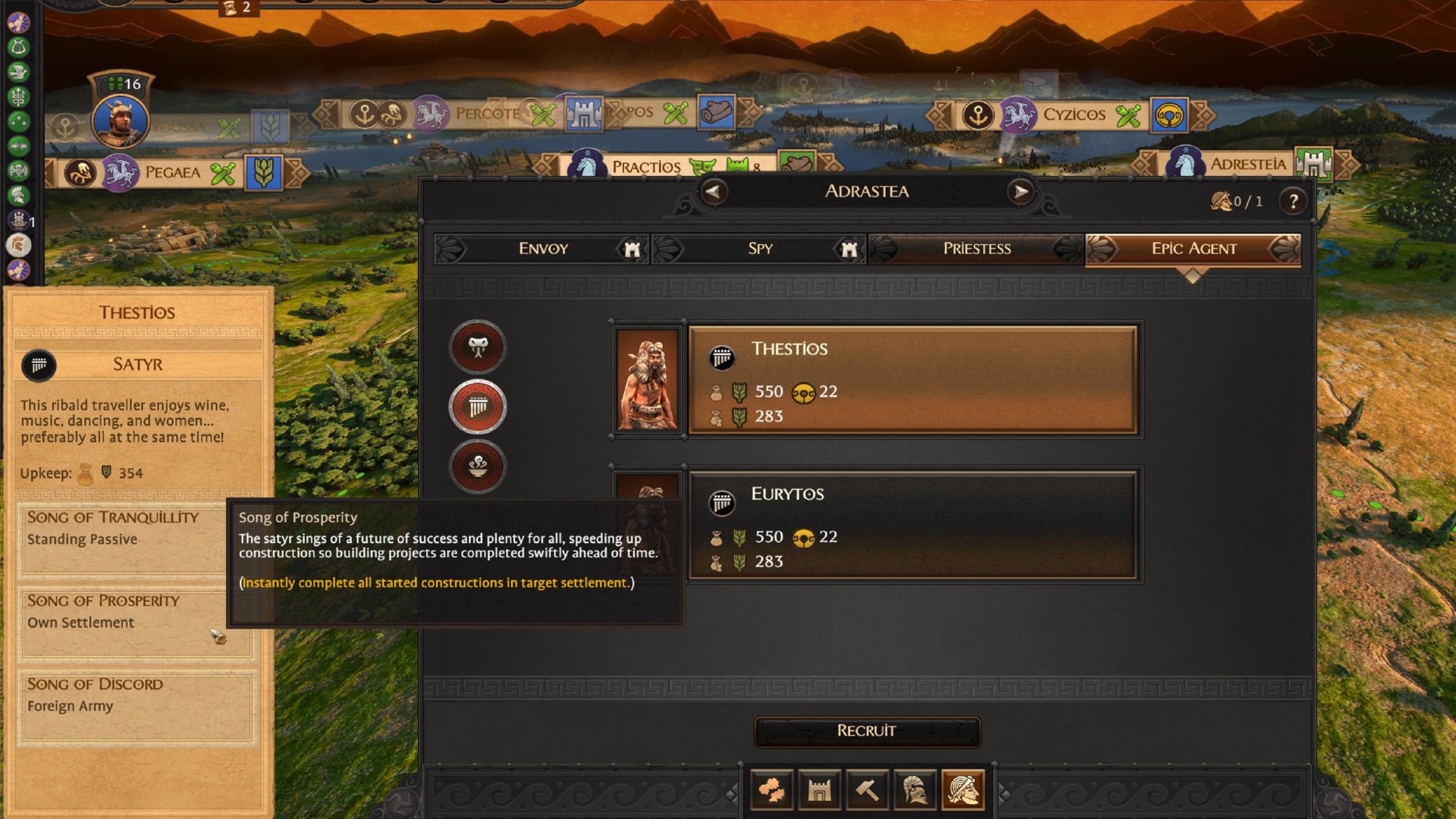1456x819 pixels.
Task: Switch to the Envoy tab
Action: [x=542, y=249]
